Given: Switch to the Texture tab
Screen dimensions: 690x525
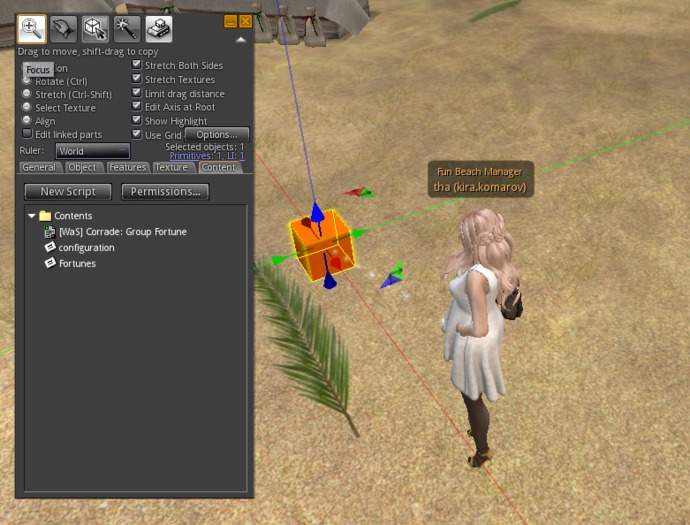Looking at the screenshot, I should click(170, 167).
